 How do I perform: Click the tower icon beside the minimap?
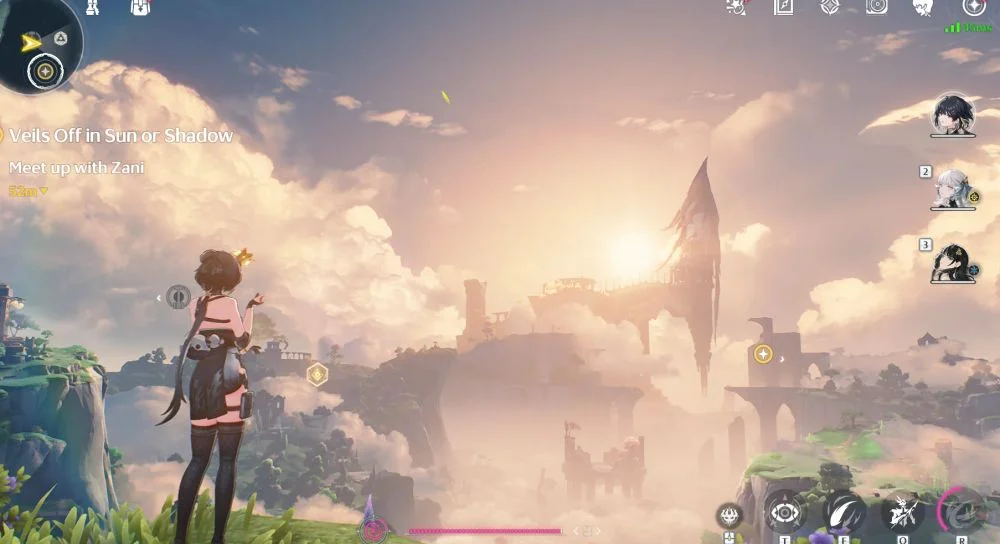94,7
